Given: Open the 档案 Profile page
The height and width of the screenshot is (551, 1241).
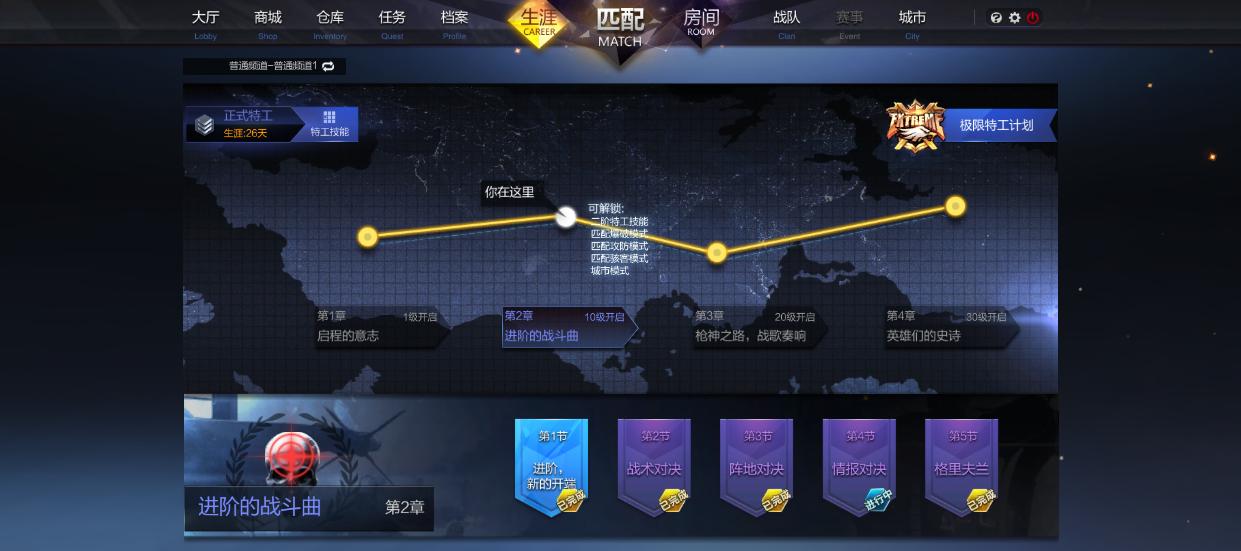Looking at the screenshot, I should pos(454,22).
